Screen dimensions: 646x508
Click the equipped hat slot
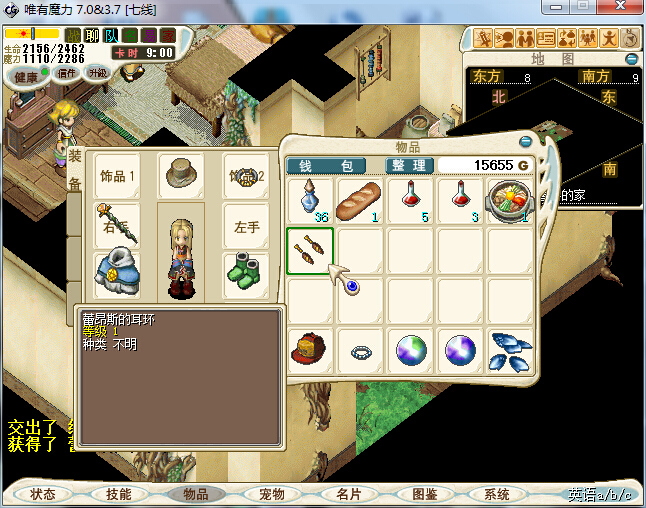click(x=181, y=174)
